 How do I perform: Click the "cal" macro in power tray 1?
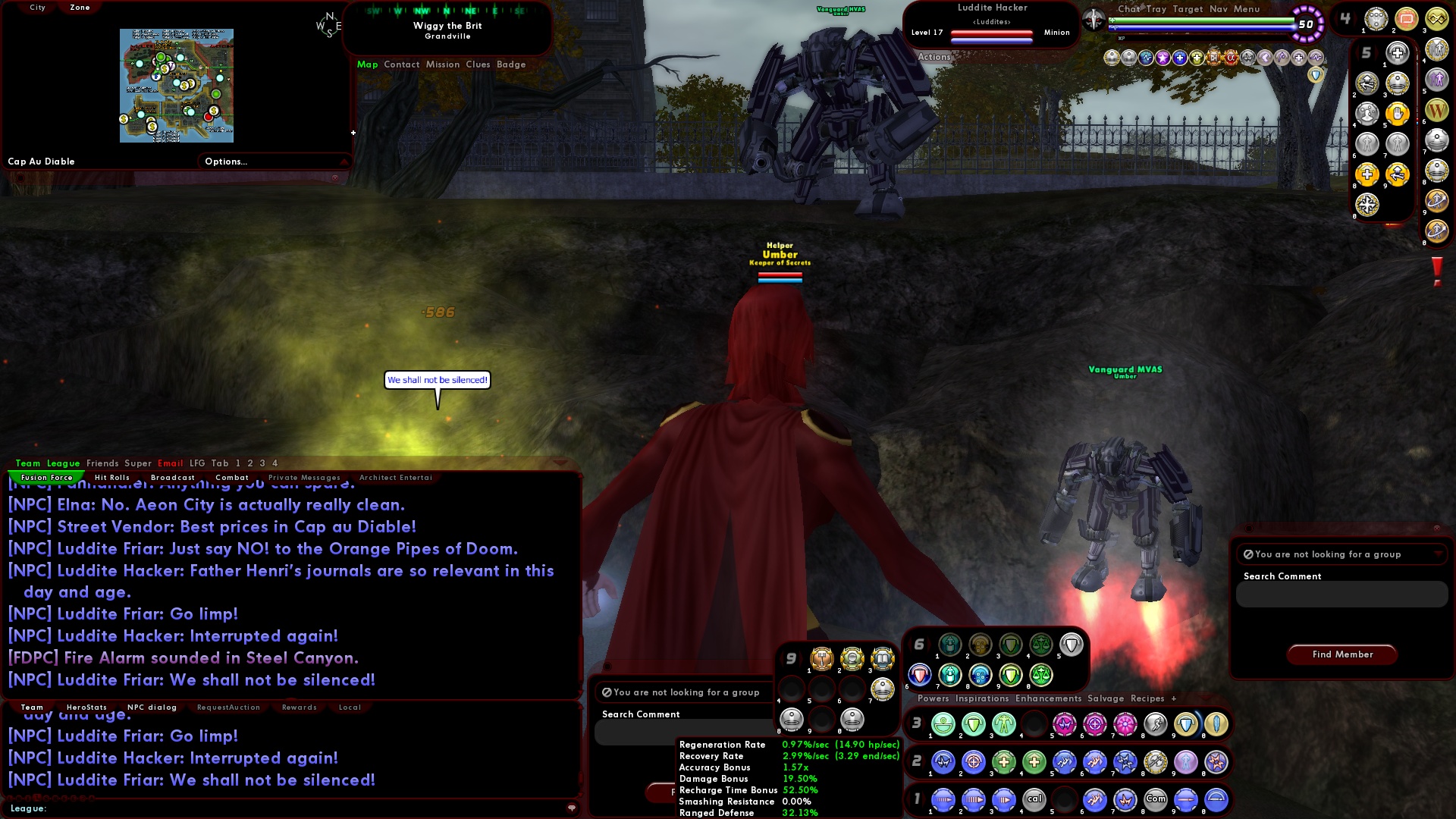1035,799
